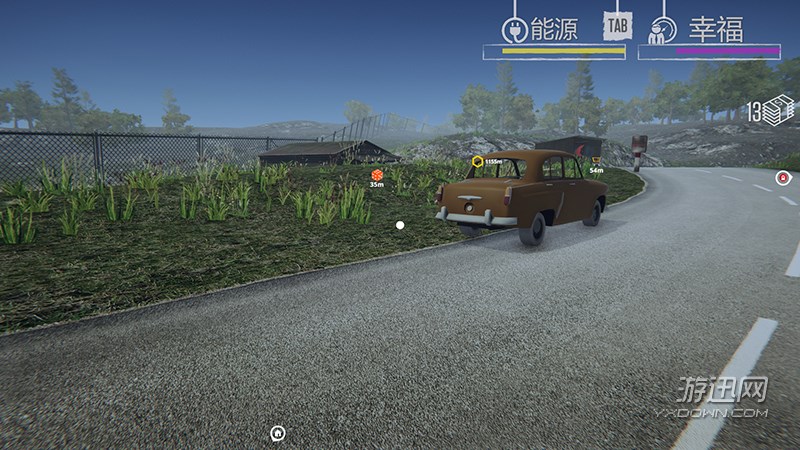Open the 能源 energy plug icon
This screenshot has width=800, height=450.
pyautogui.click(x=514, y=29)
